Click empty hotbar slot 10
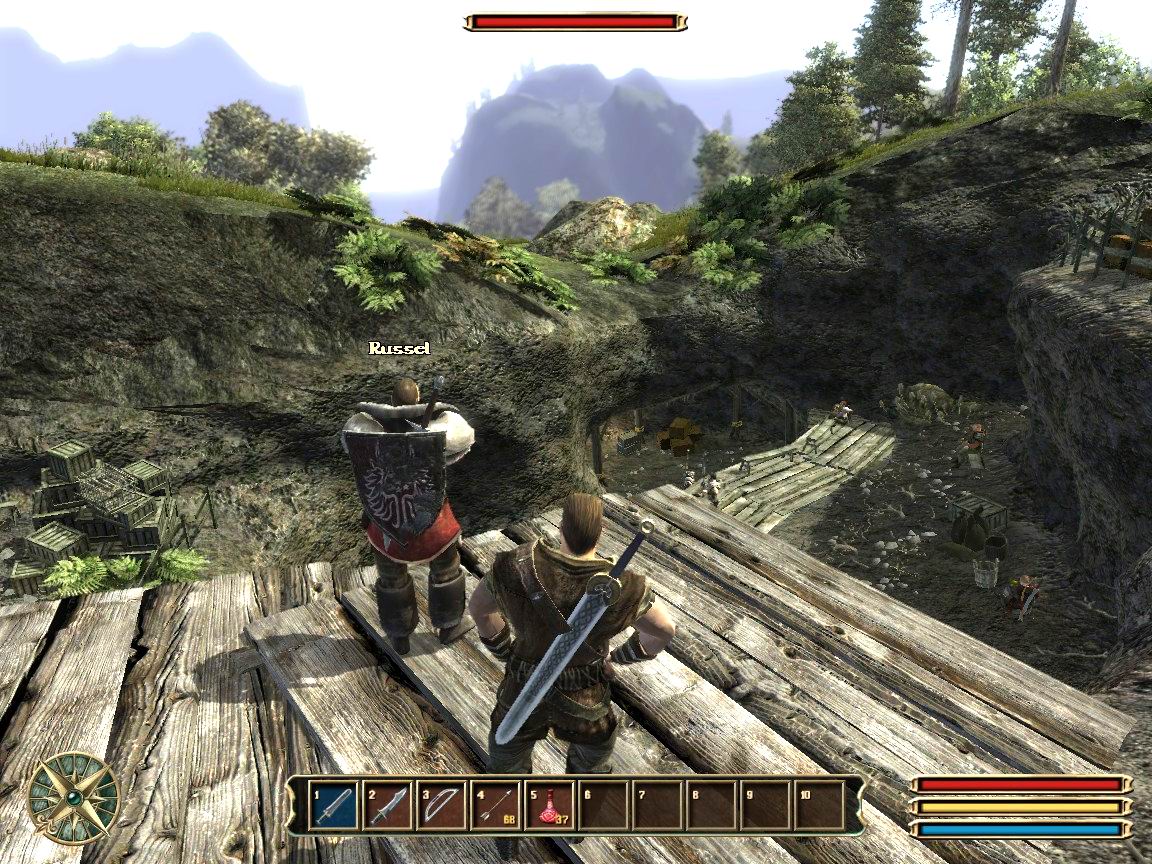 click(x=820, y=805)
